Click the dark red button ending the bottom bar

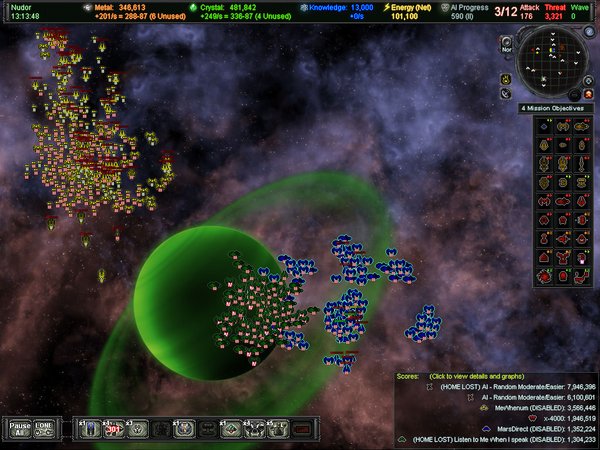pos(303,429)
